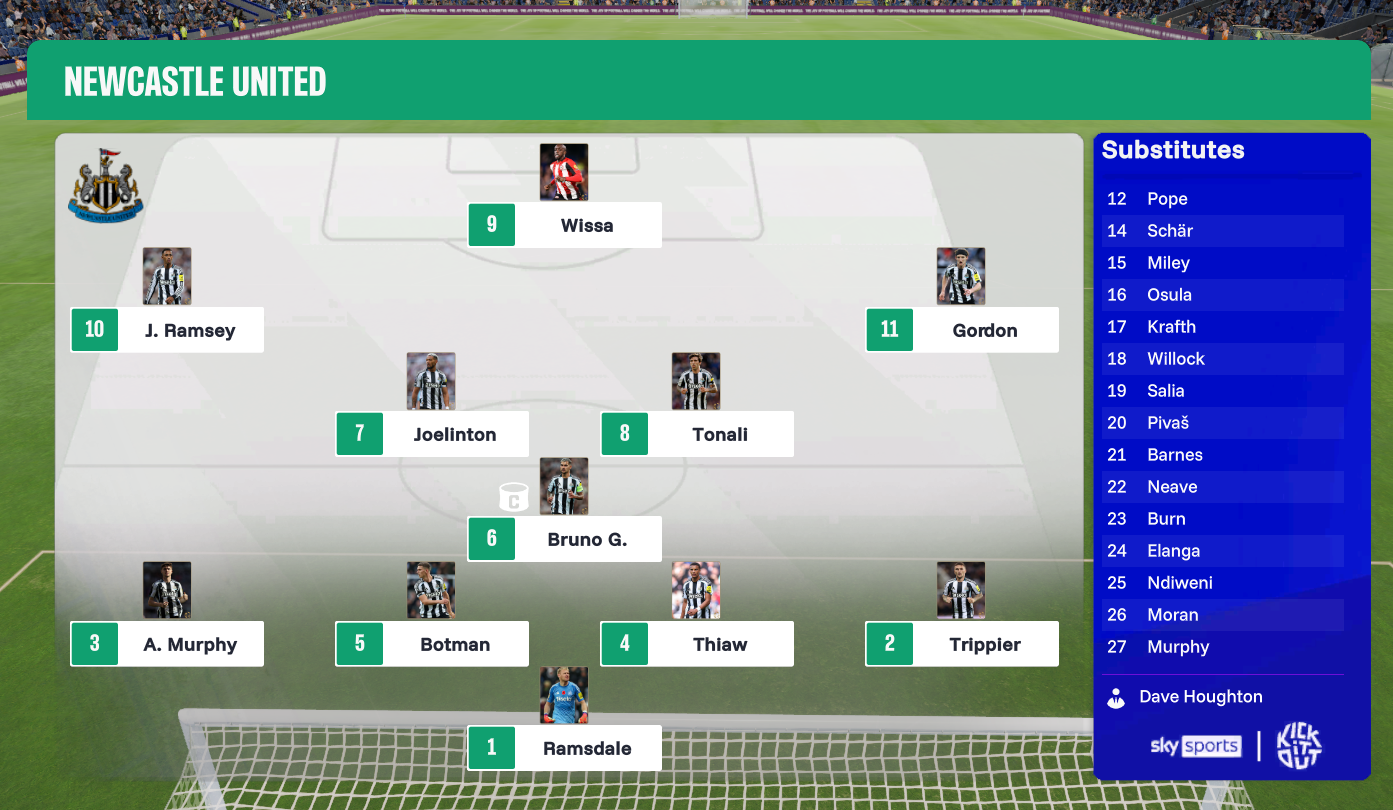The height and width of the screenshot is (810, 1393).
Task: Select the Botman defender card
Action: coord(432,644)
